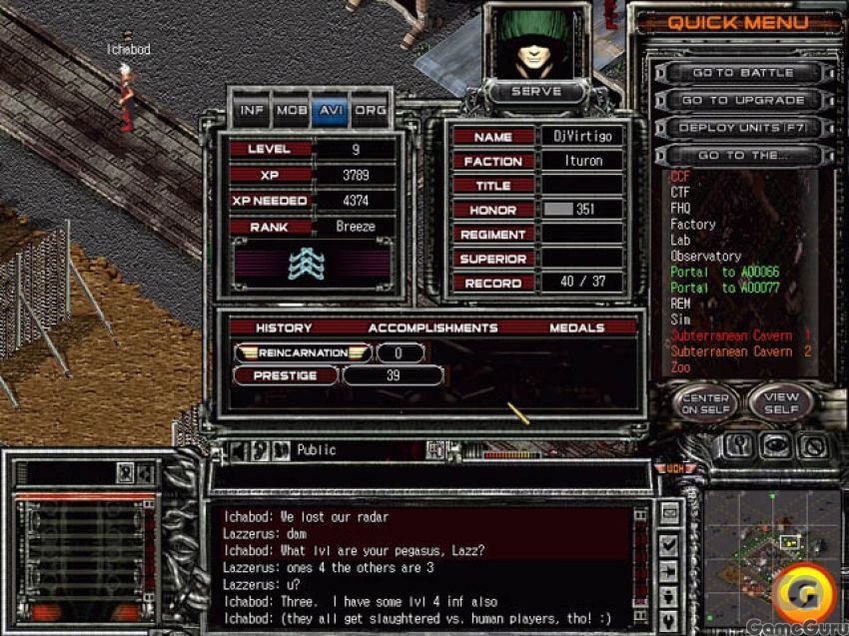
Task: Switch to the INF tab
Action: tap(253, 110)
